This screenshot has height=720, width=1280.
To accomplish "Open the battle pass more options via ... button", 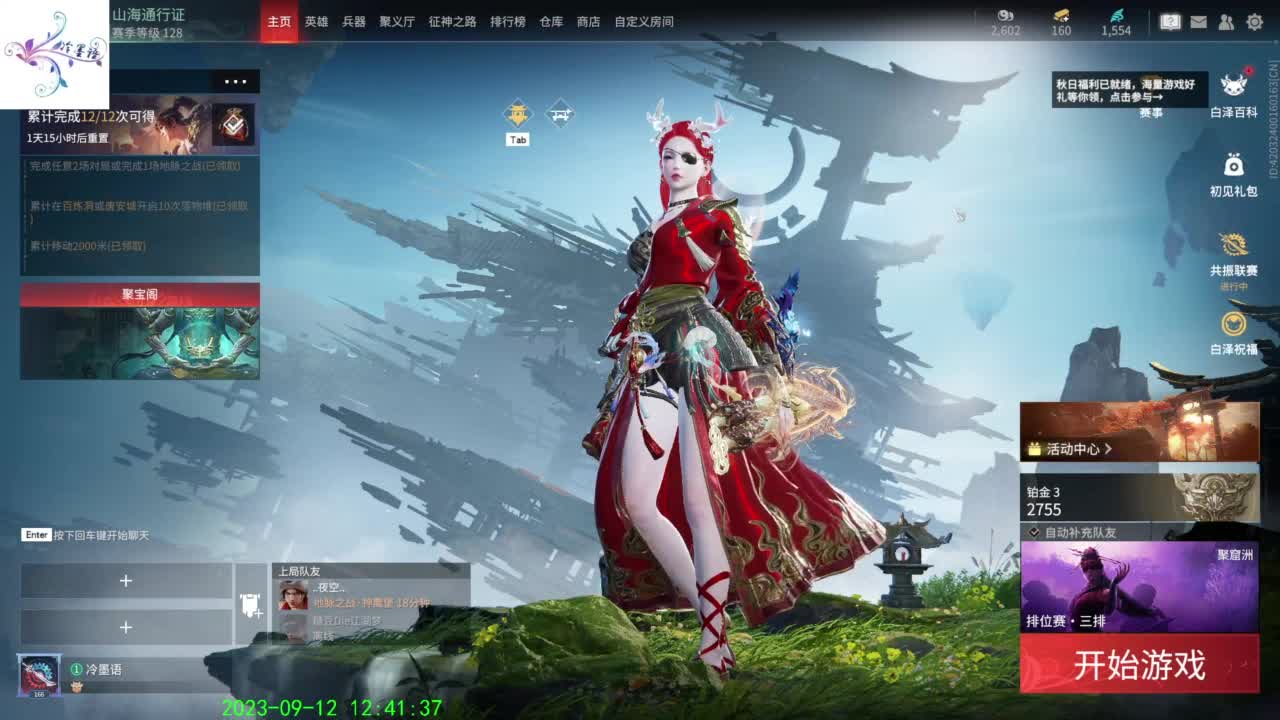I will click(x=236, y=82).
